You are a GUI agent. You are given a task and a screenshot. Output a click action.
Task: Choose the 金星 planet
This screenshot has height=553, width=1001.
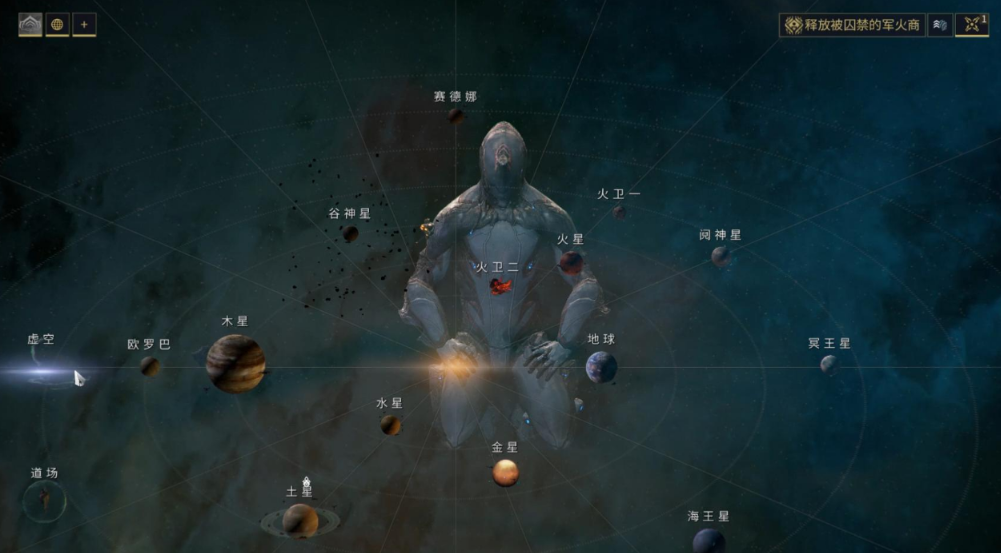click(505, 472)
